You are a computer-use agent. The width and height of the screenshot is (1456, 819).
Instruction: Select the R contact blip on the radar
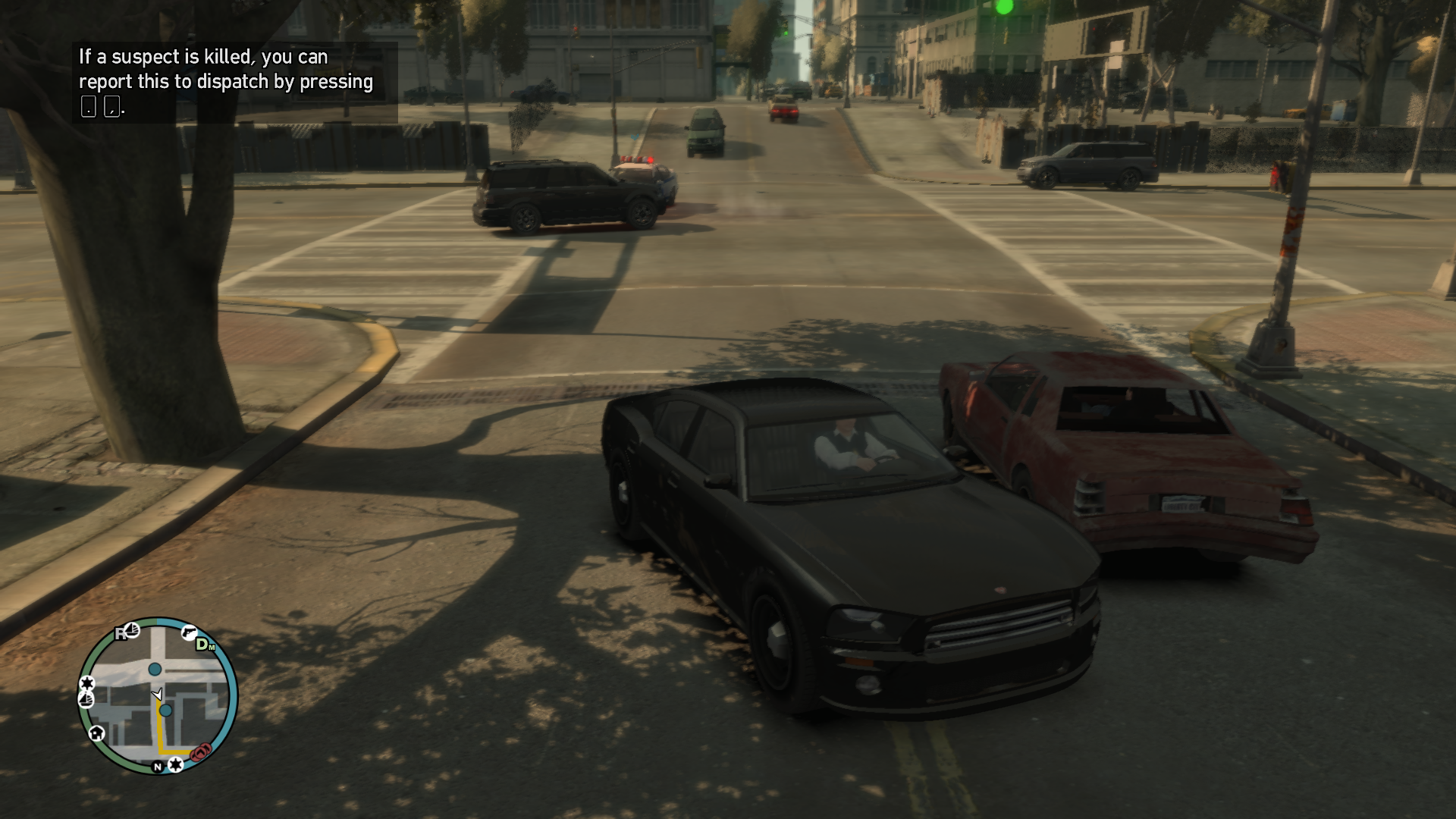point(121,634)
